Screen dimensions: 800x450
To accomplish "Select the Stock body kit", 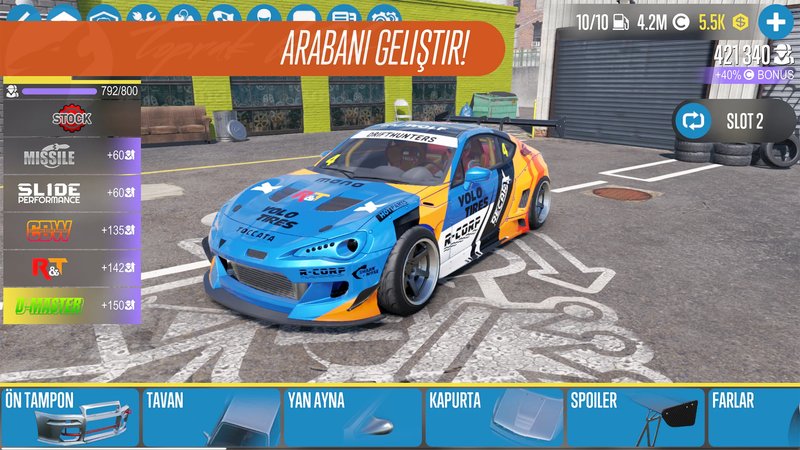I will coord(71,118).
